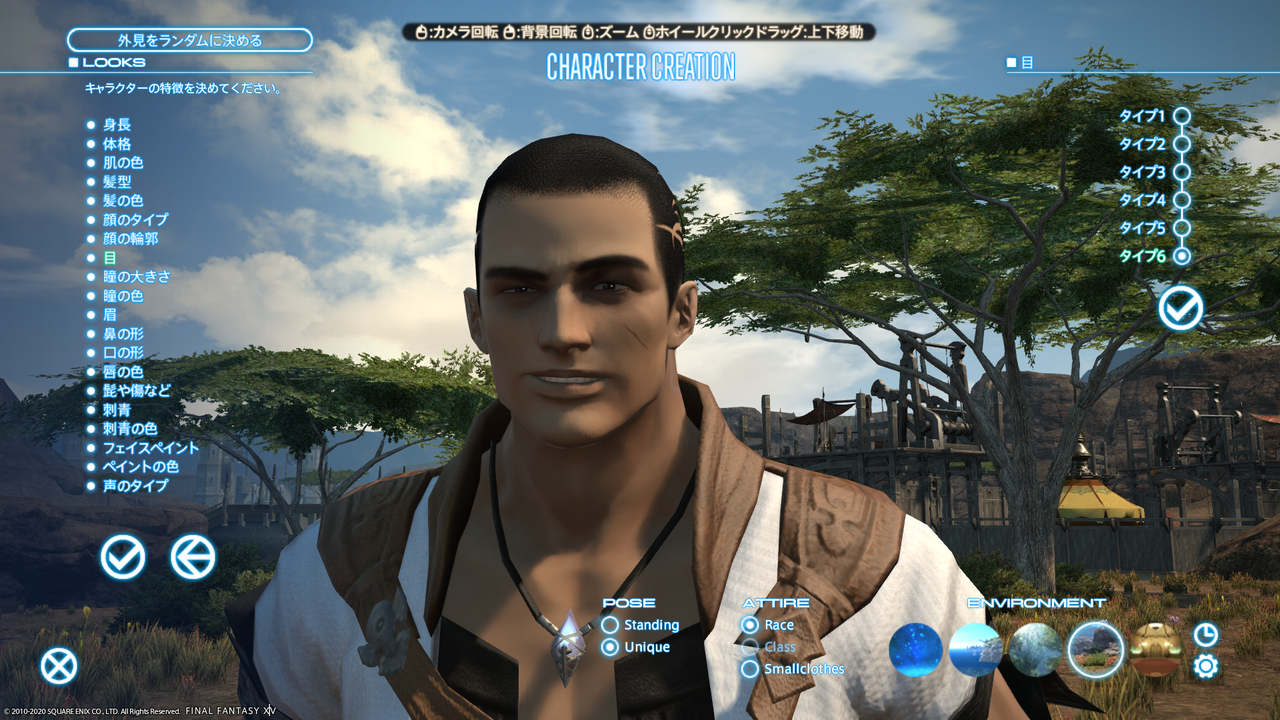This screenshot has width=1280, height=720.
Task: Select eye タイプ2 option
Action: pyautogui.click(x=1184, y=143)
